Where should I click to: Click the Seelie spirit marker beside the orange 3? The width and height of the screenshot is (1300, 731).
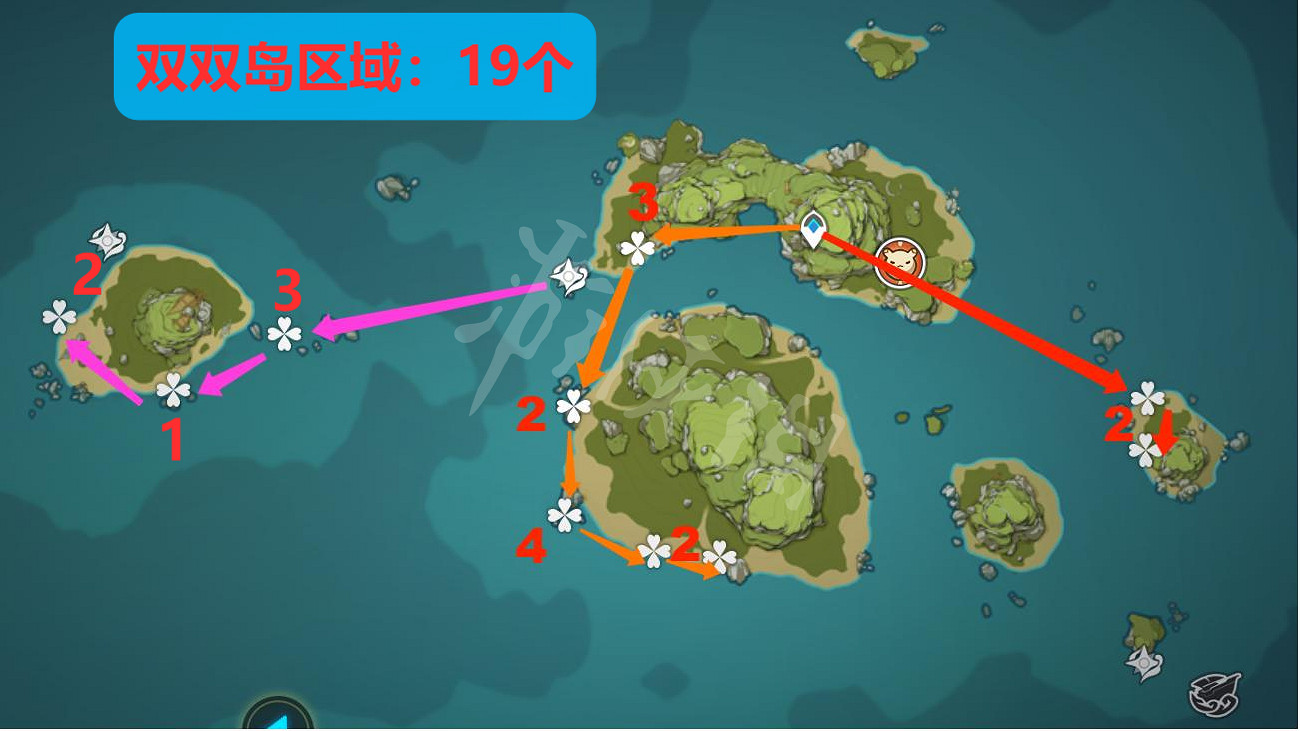pos(567,276)
